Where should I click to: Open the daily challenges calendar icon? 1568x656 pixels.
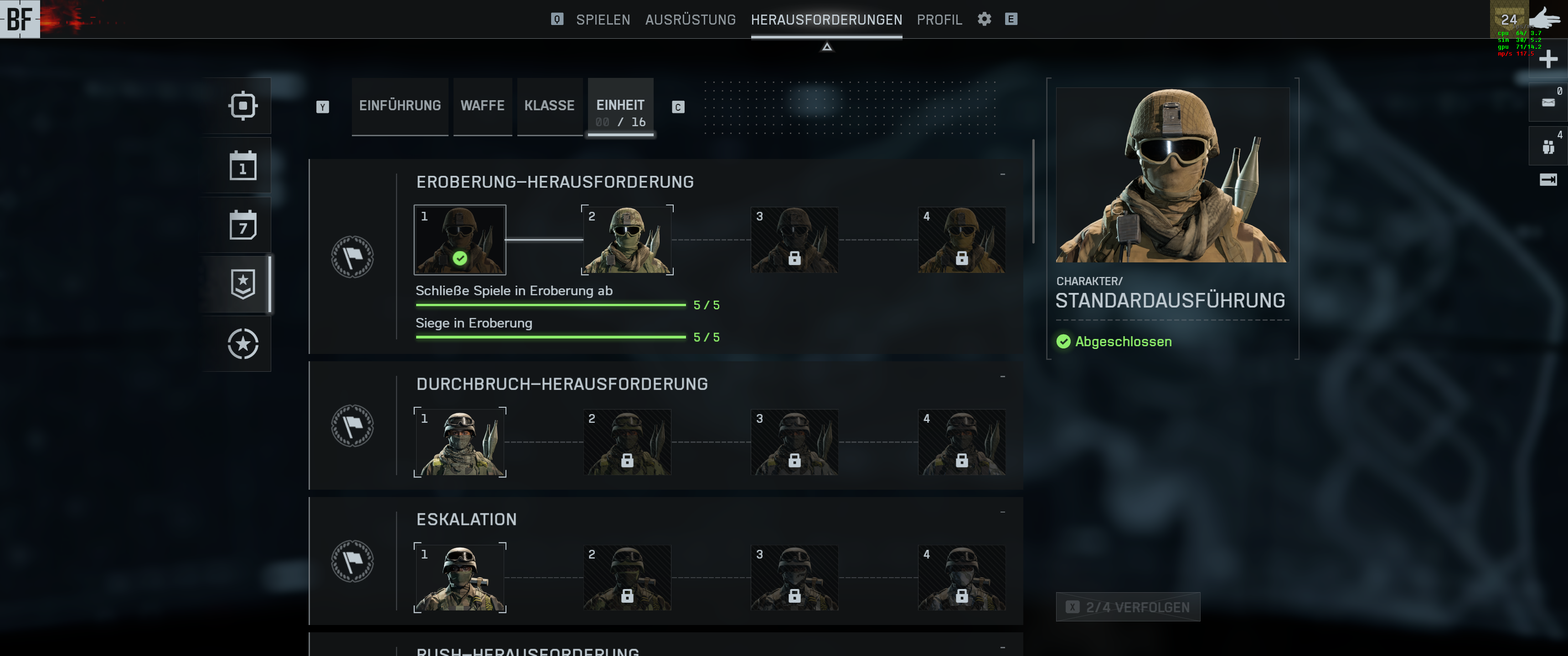[x=243, y=165]
